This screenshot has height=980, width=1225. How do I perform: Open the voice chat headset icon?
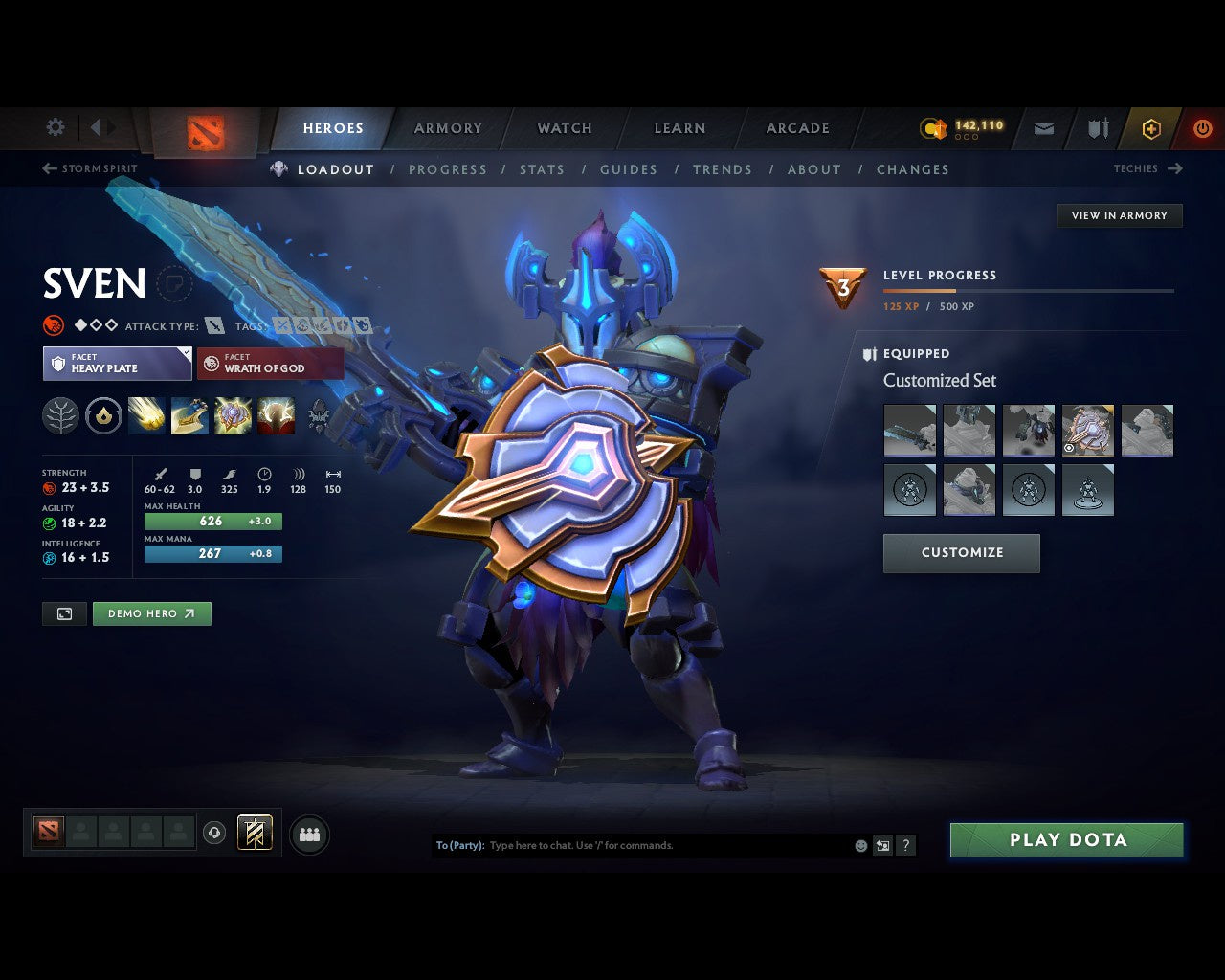click(x=214, y=833)
